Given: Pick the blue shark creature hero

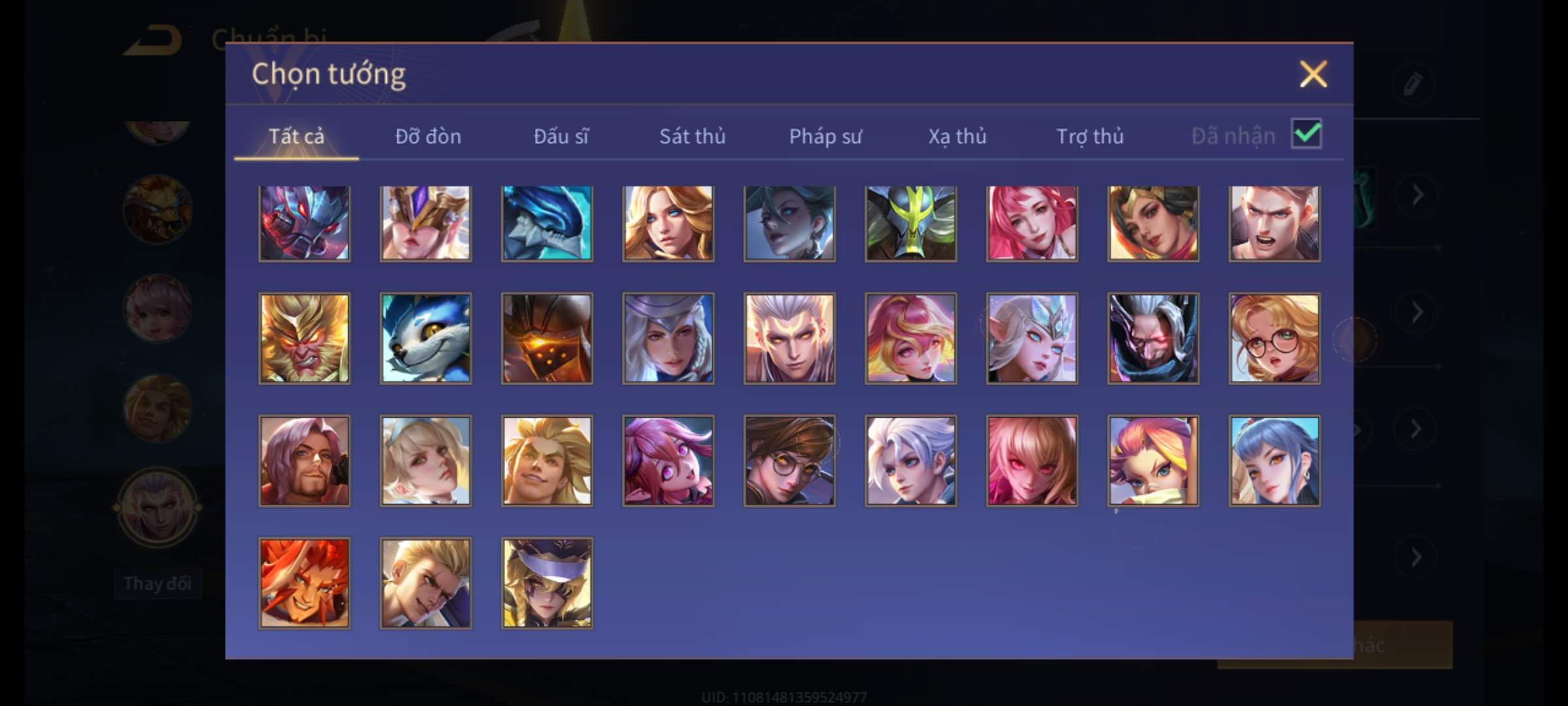Looking at the screenshot, I should point(547,223).
